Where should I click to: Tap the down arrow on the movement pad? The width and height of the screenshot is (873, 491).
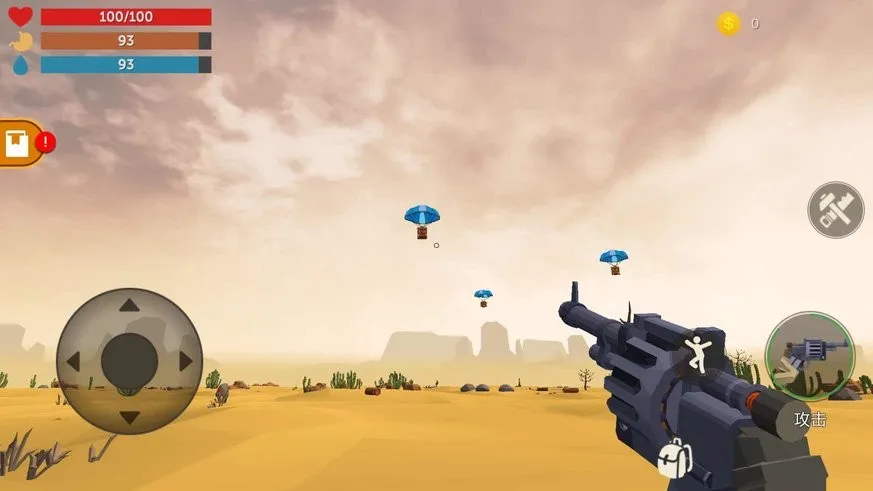coord(129,416)
